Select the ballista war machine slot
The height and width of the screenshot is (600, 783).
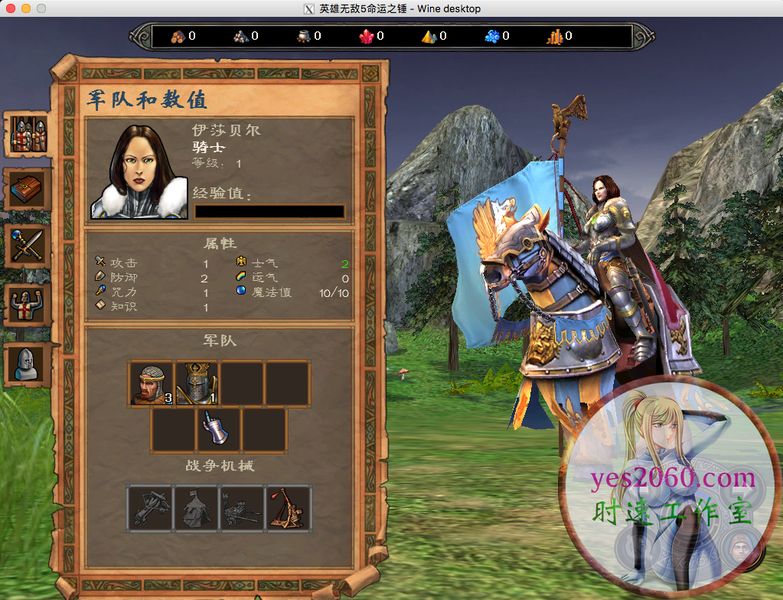[x=150, y=508]
